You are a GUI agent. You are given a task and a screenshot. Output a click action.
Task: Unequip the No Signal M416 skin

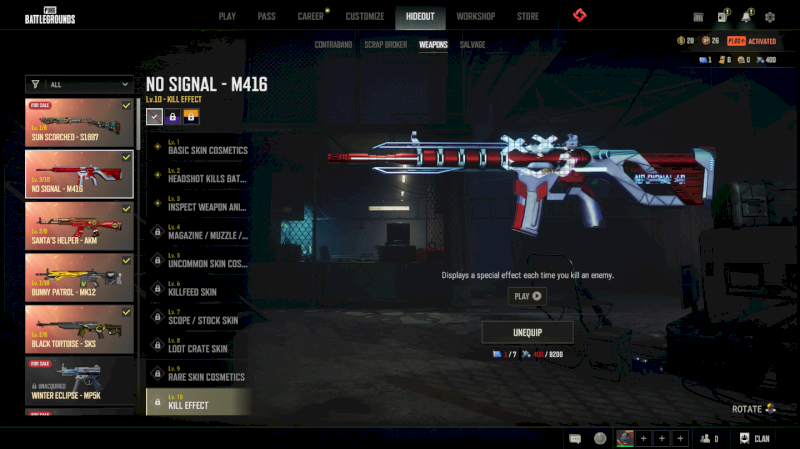pyautogui.click(x=527, y=332)
